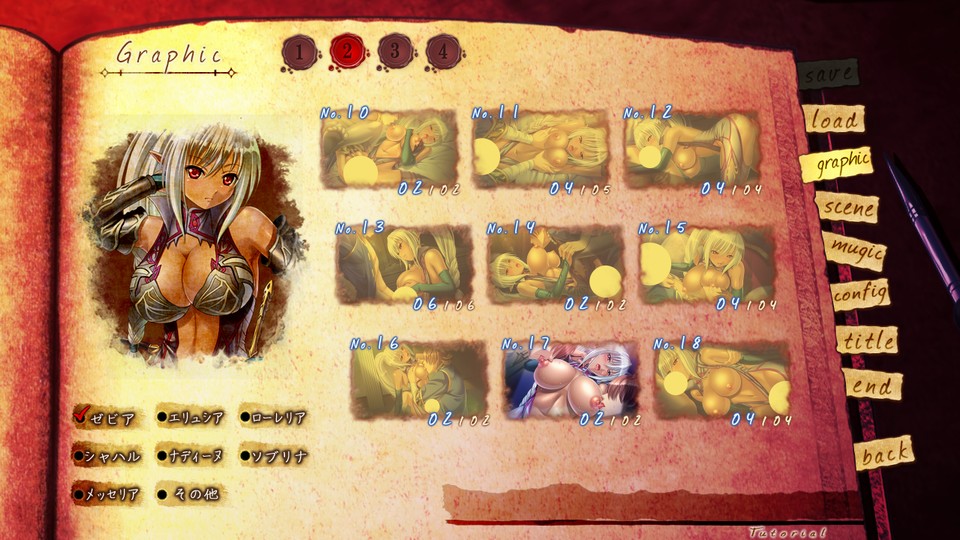Switch to the scene tab
The image size is (960, 540).
[x=847, y=208]
